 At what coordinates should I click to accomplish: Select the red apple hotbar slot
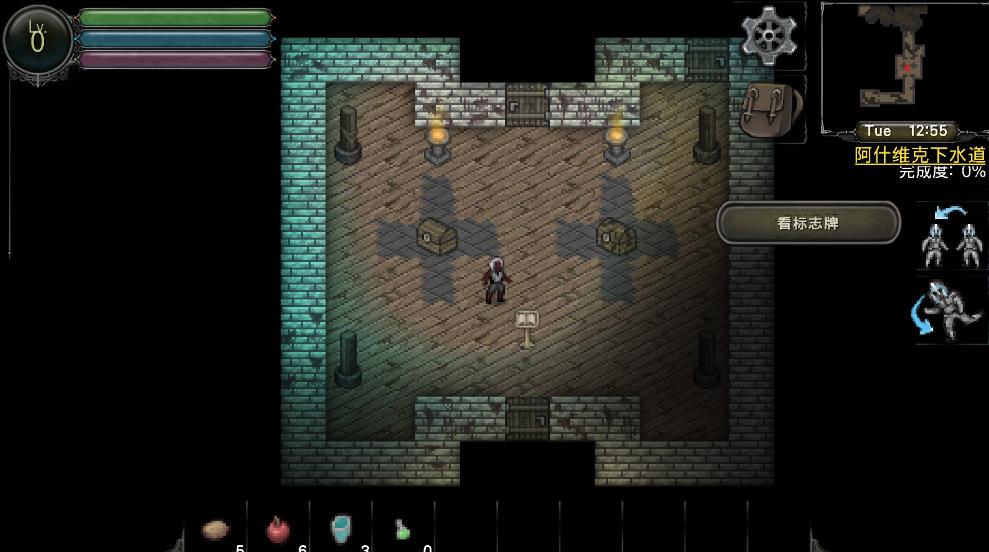pyautogui.click(x=278, y=529)
